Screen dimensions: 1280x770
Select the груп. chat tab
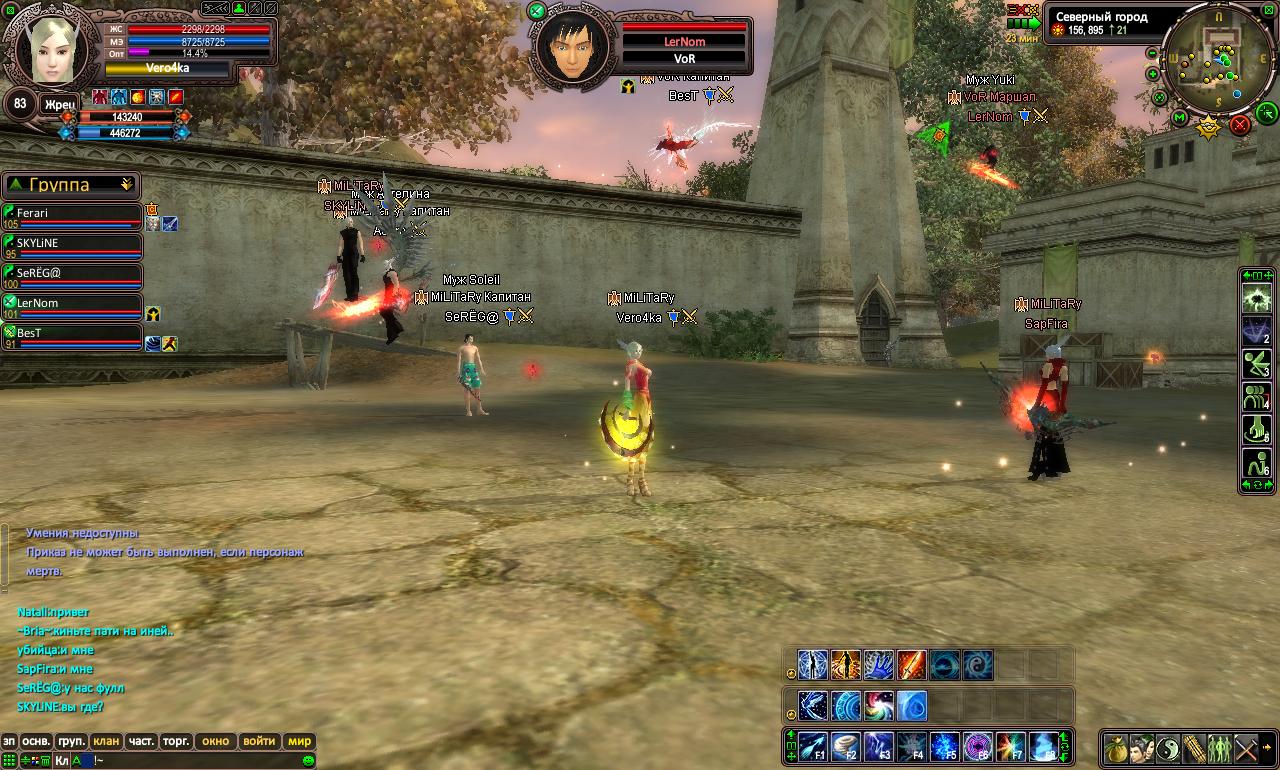point(71,742)
